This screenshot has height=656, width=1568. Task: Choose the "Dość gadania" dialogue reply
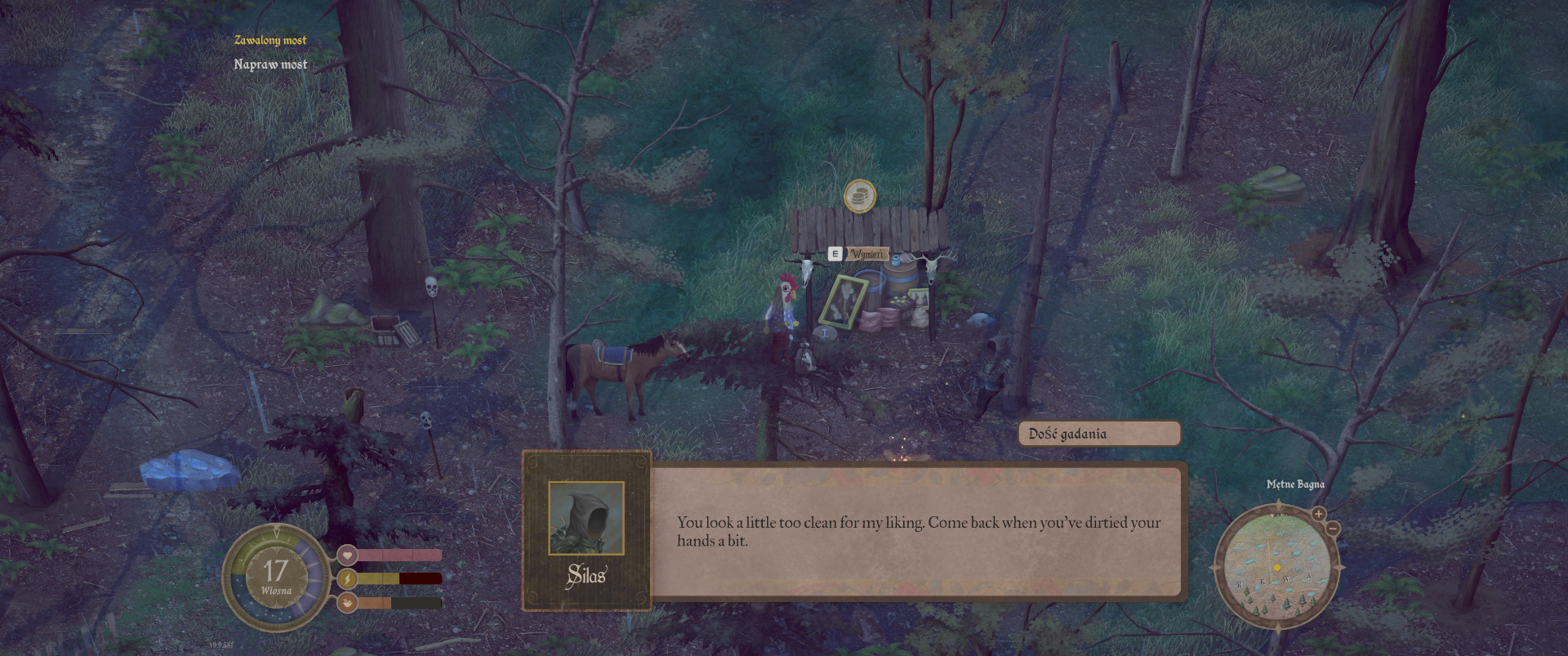(x=1098, y=434)
